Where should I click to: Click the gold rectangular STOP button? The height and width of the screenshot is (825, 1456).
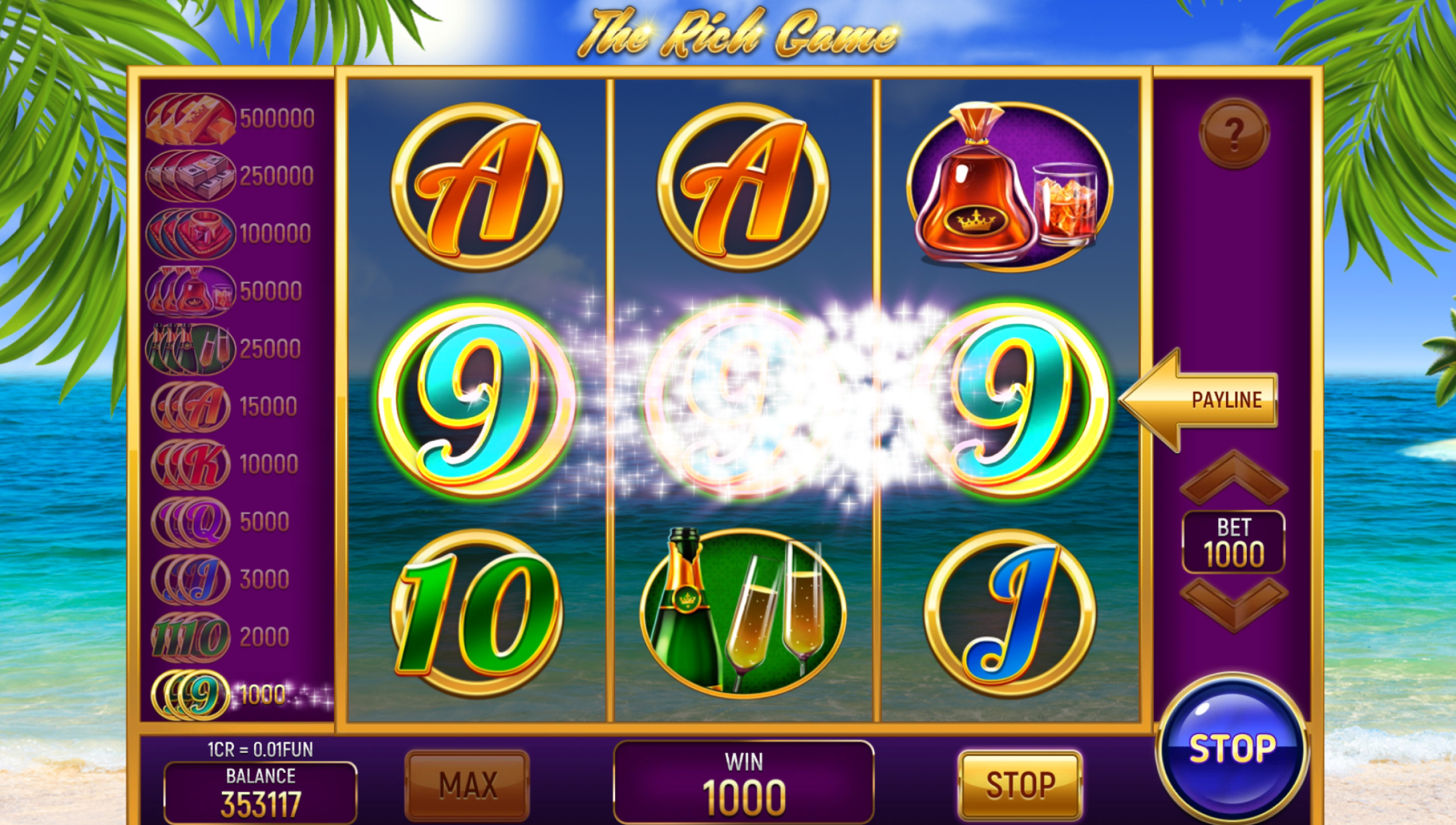pyautogui.click(x=1020, y=785)
